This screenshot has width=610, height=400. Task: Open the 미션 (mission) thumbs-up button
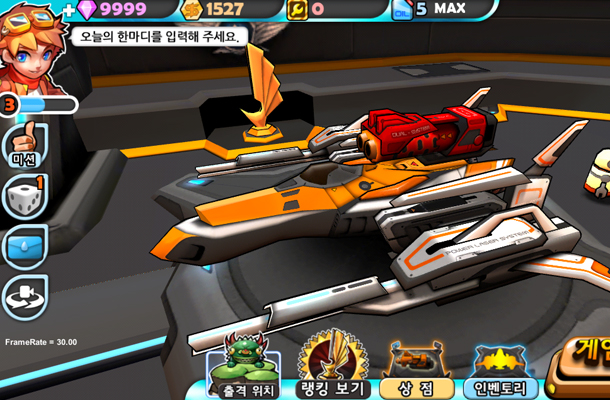pos(23,145)
